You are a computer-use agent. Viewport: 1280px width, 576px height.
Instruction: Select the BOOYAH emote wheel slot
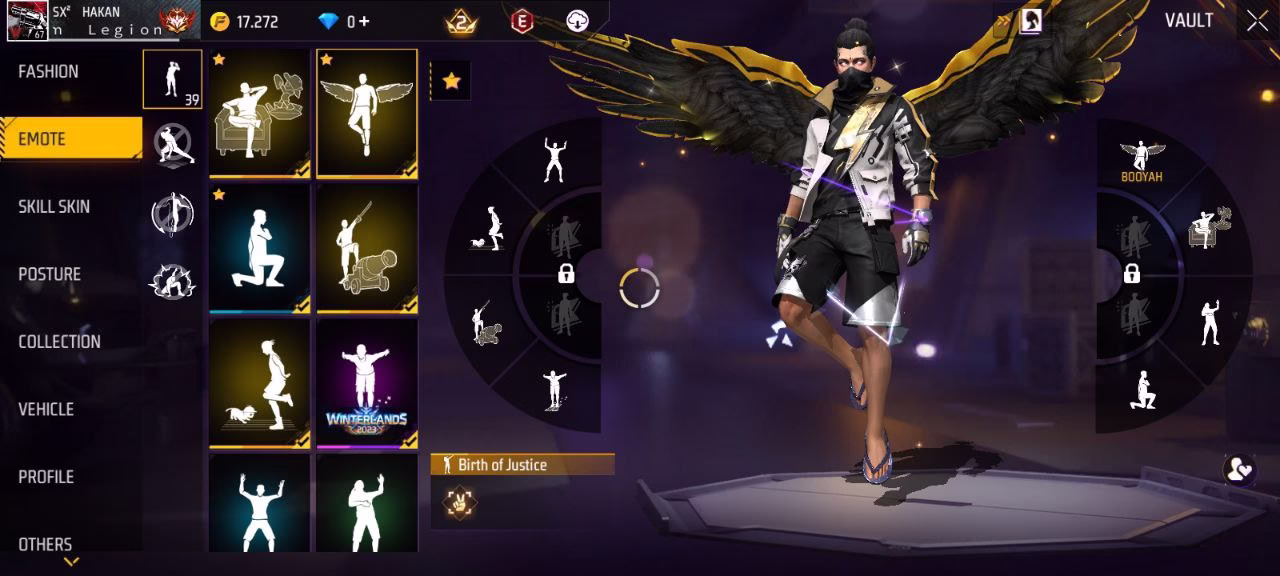pos(1141,160)
